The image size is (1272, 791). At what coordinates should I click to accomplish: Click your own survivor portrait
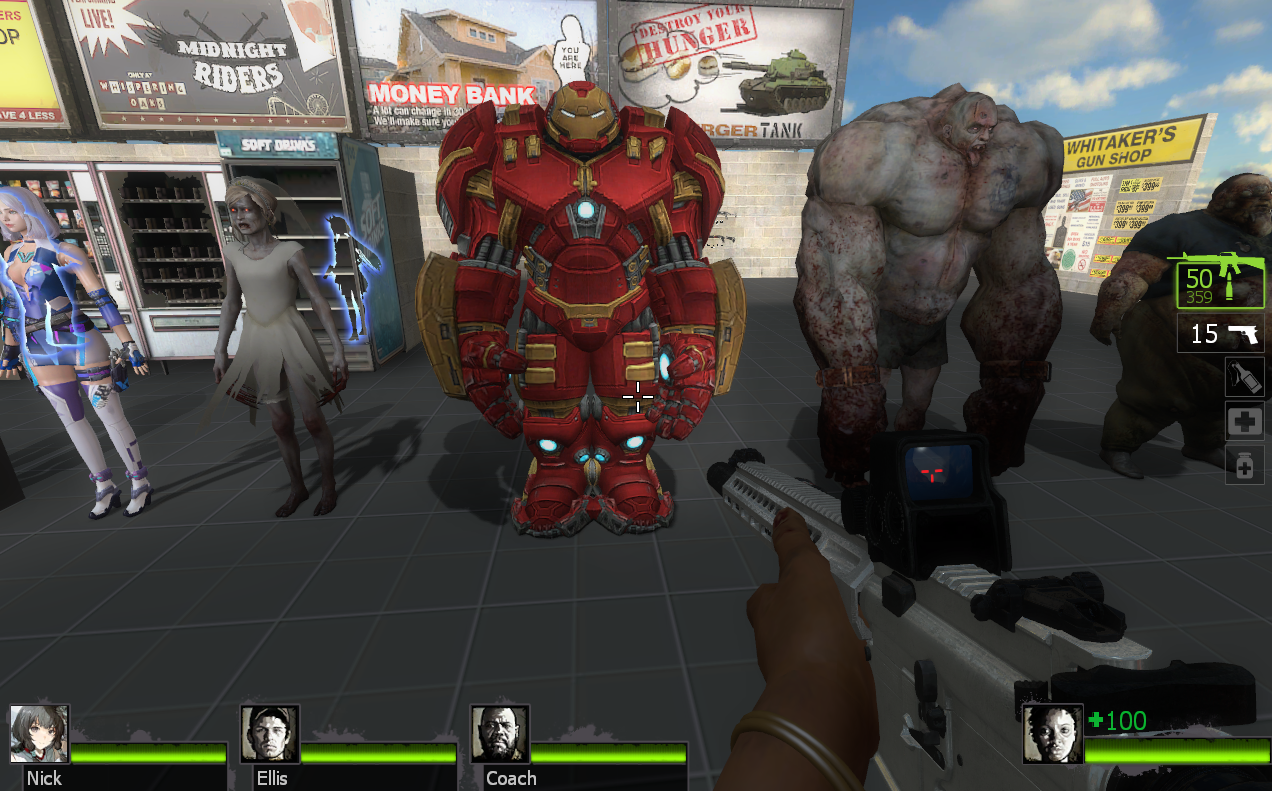[x=1052, y=734]
